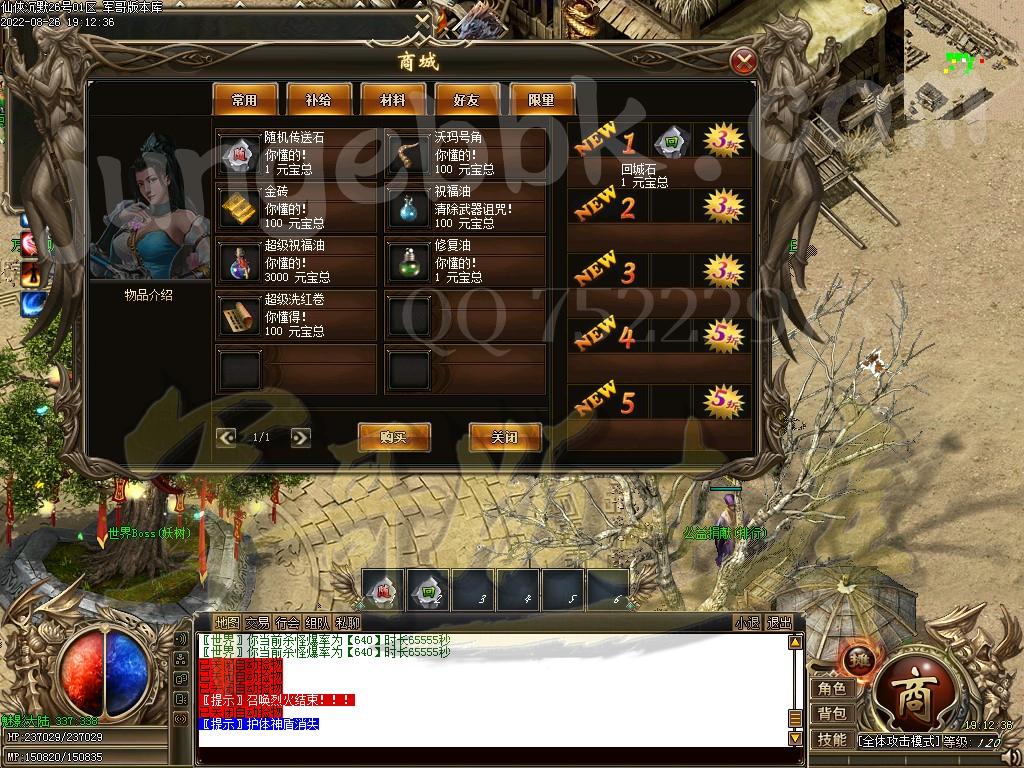This screenshot has width=1024, height=768.
Task: Select the 材料 materials tab
Action: click(x=393, y=100)
